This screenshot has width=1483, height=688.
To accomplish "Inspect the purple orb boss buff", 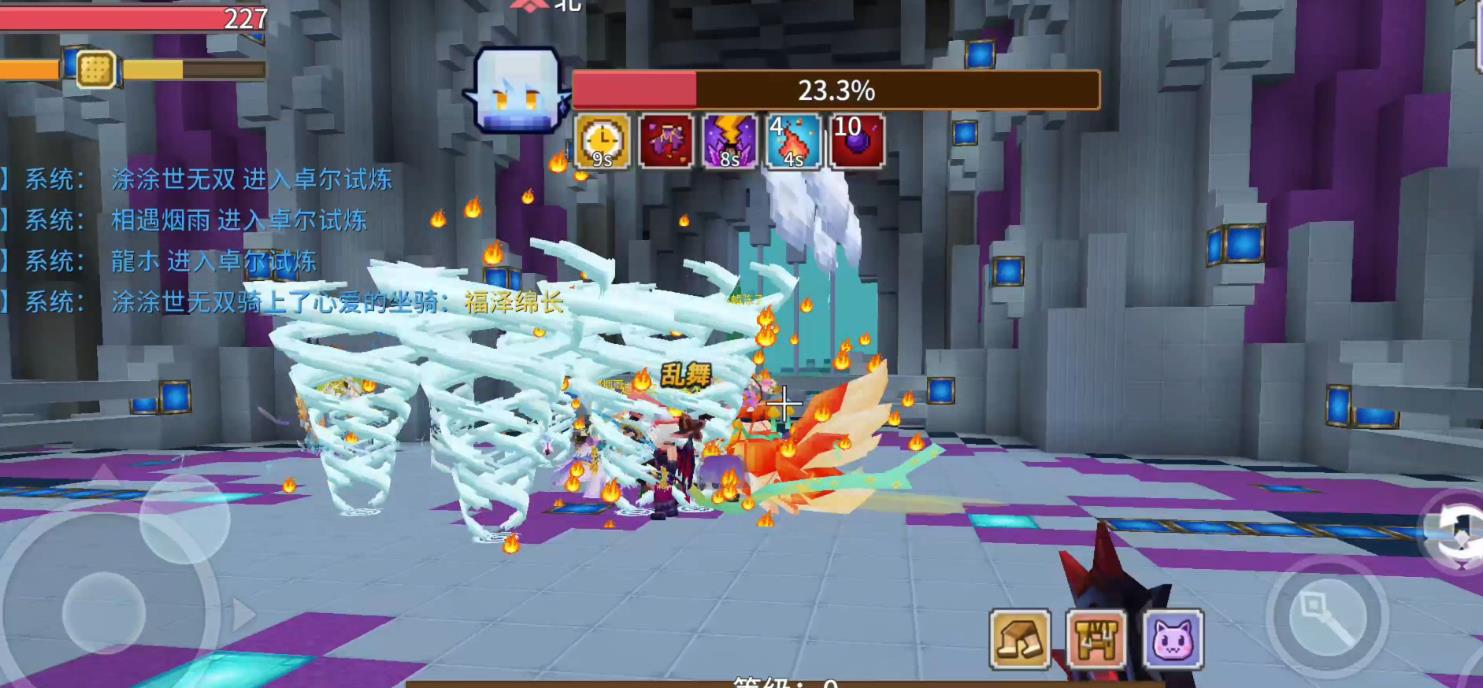I will coord(857,141).
